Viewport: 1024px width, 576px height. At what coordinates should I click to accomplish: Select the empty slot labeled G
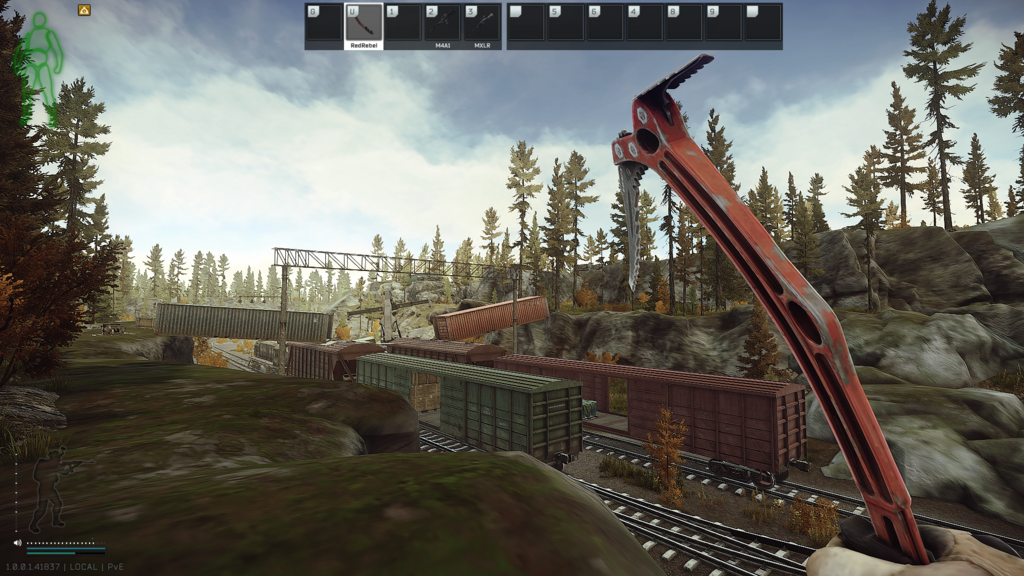[324, 23]
